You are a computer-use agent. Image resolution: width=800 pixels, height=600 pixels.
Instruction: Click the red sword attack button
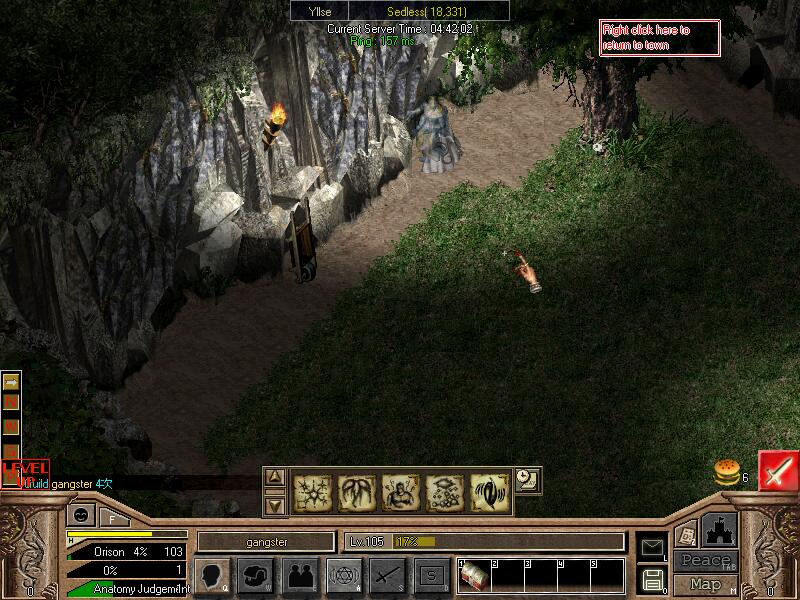pos(777,470)
